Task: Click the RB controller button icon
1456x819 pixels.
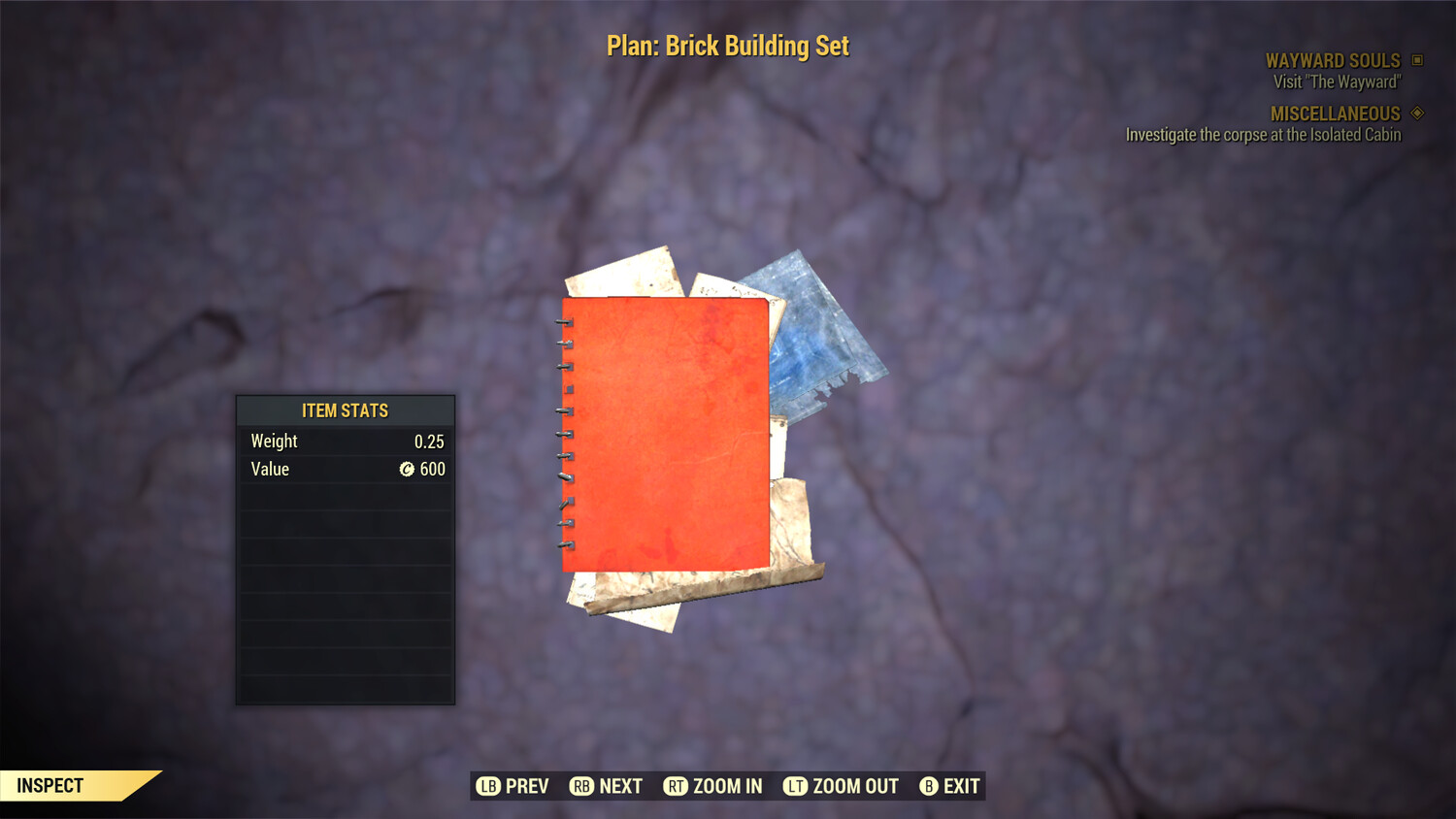Action: click(580, 786)
